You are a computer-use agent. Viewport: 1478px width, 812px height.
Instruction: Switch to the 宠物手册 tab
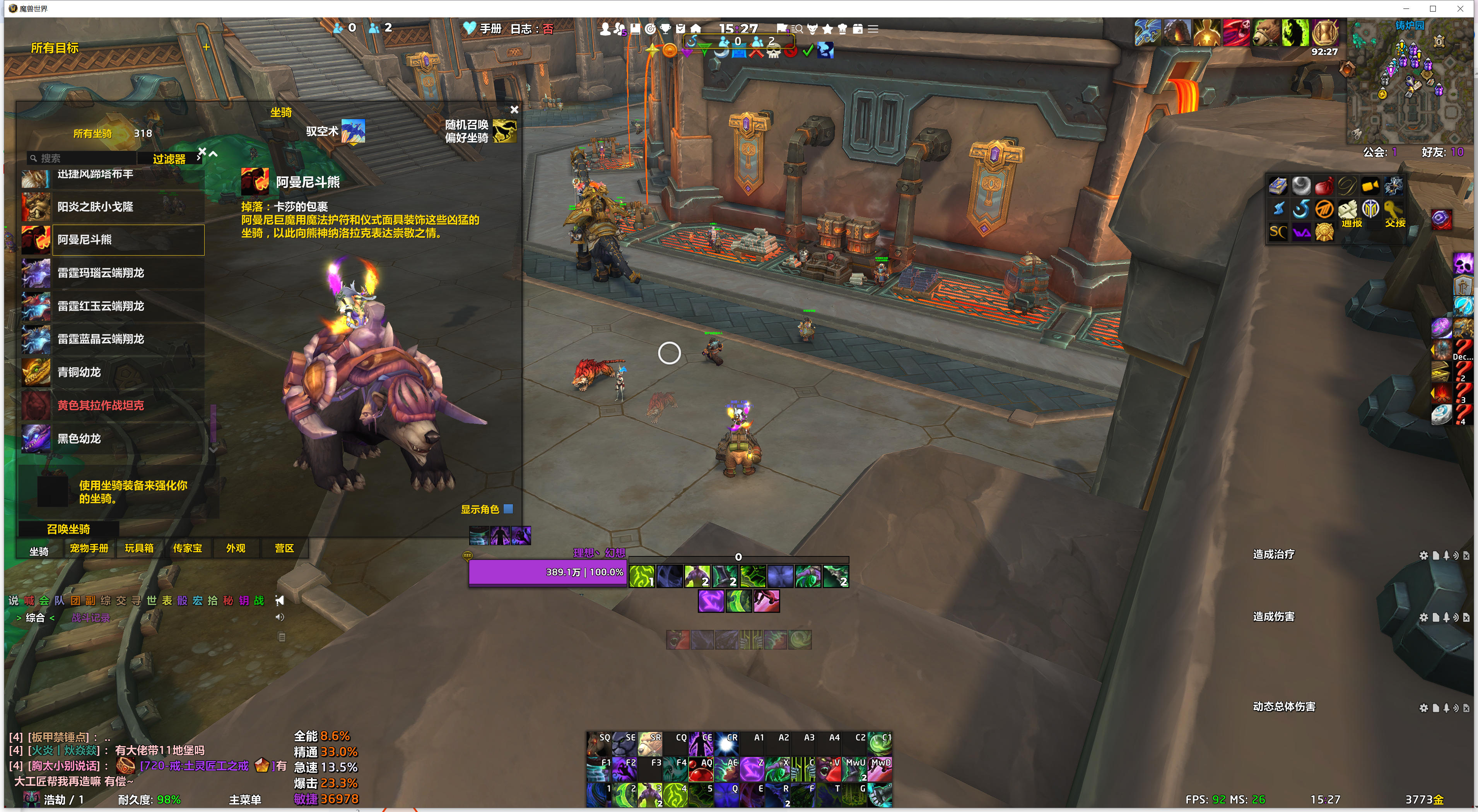click(89, 548)
